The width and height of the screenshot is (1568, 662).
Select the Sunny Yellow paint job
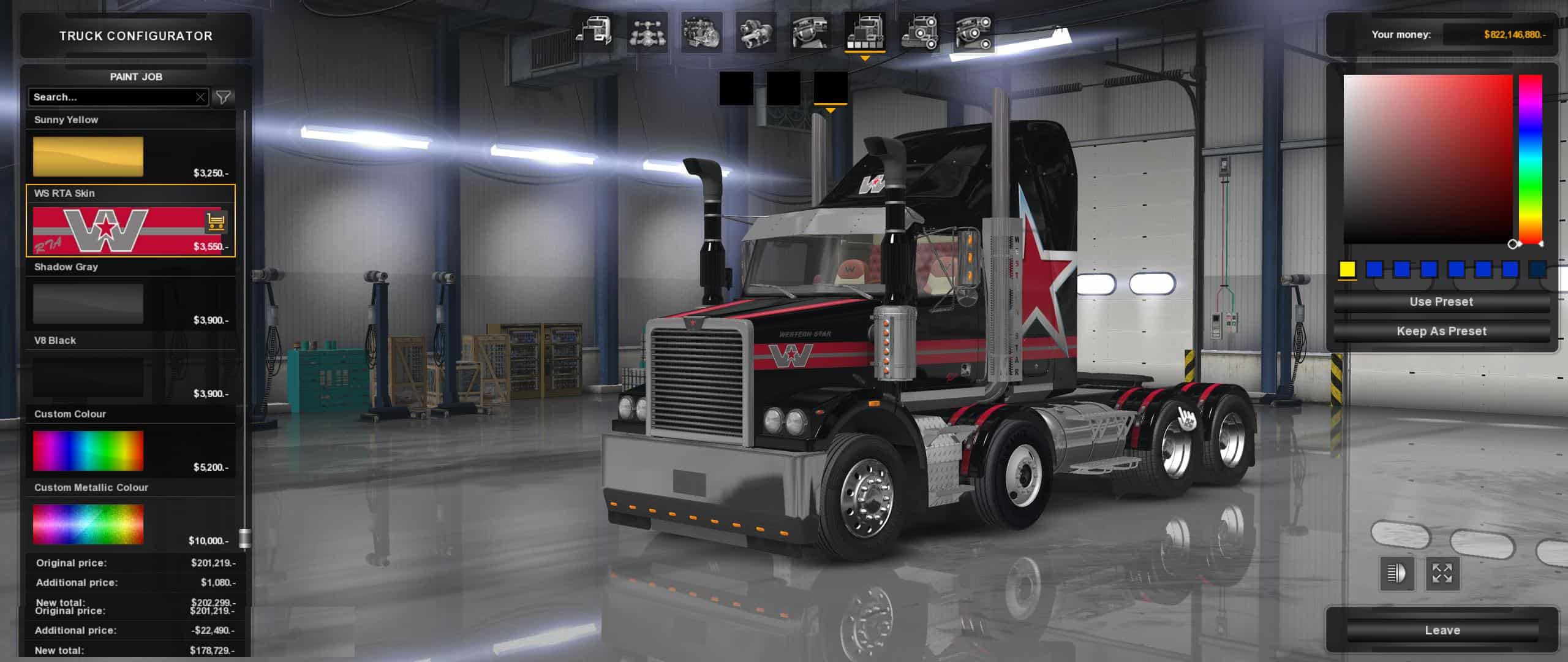pyautogui.click(x=88, y=156)
